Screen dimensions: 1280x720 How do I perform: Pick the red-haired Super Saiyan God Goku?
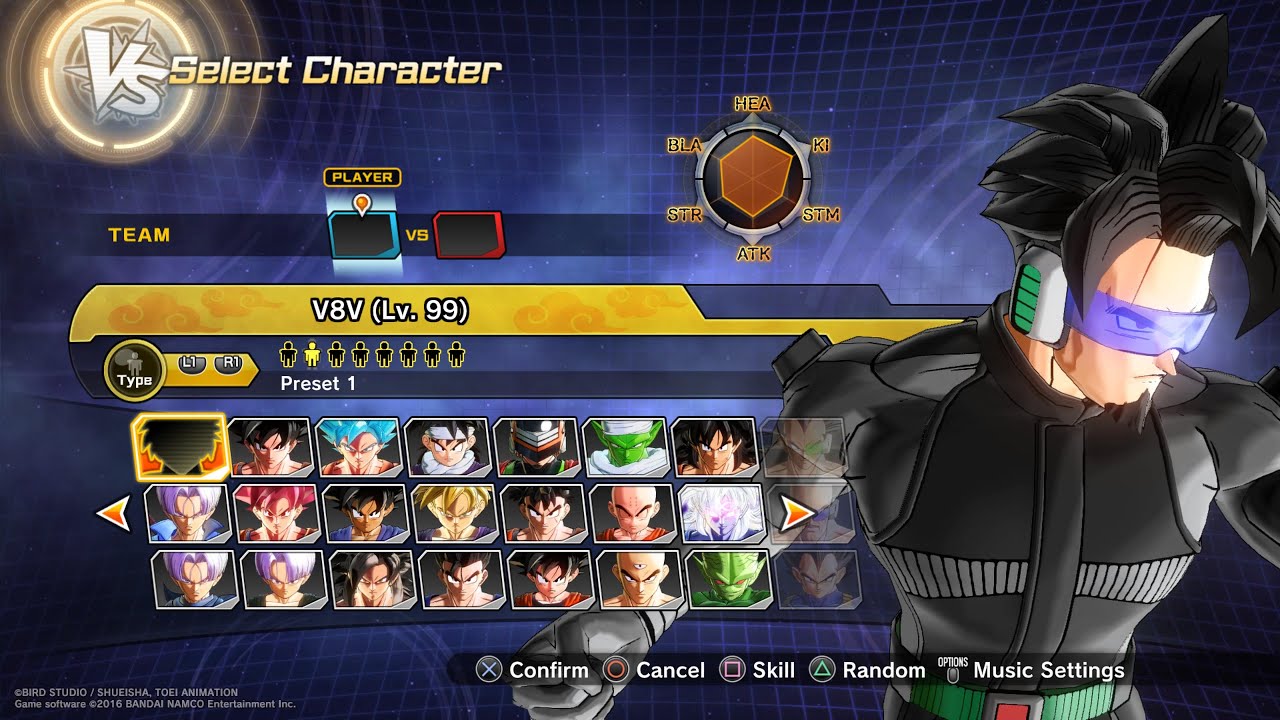276,514
